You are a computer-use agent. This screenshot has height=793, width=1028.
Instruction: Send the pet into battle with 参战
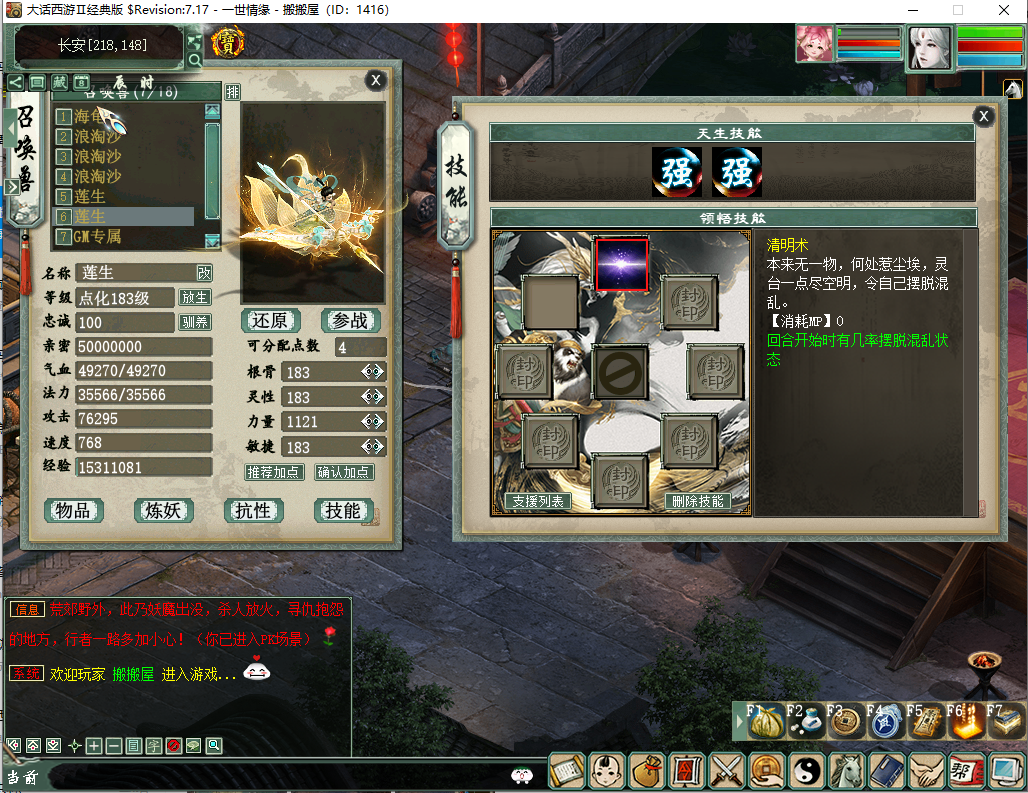pyautogui.click(x=350, y=321)
